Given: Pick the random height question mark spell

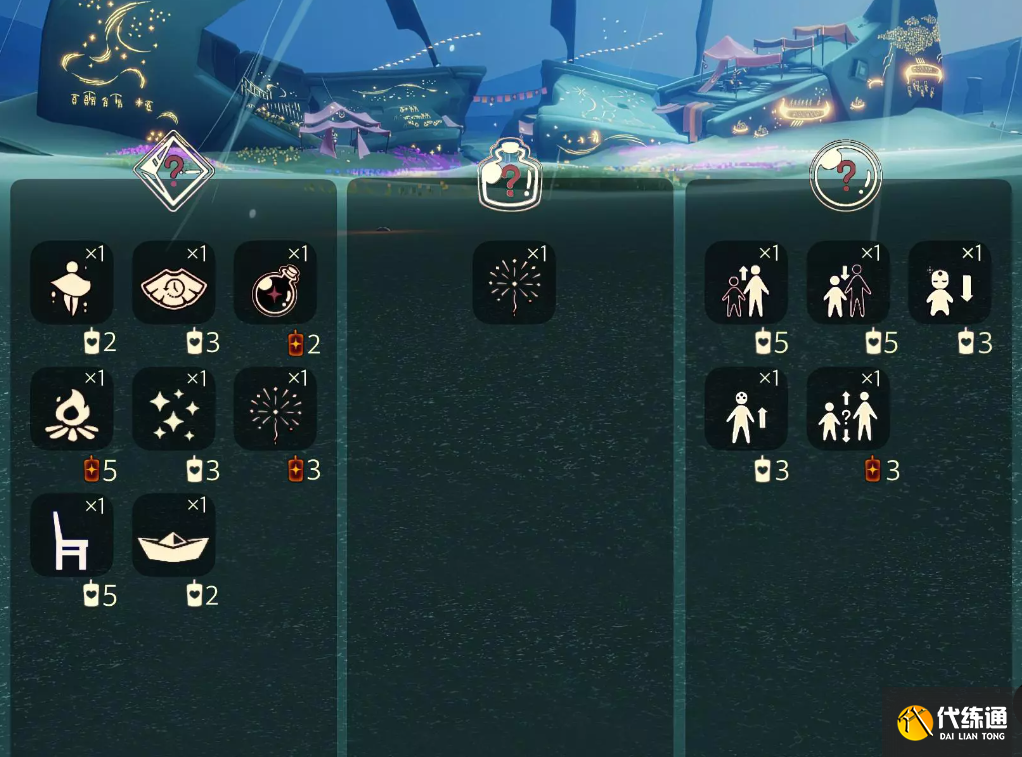Looking at the screenshot, I should (848, 409).
